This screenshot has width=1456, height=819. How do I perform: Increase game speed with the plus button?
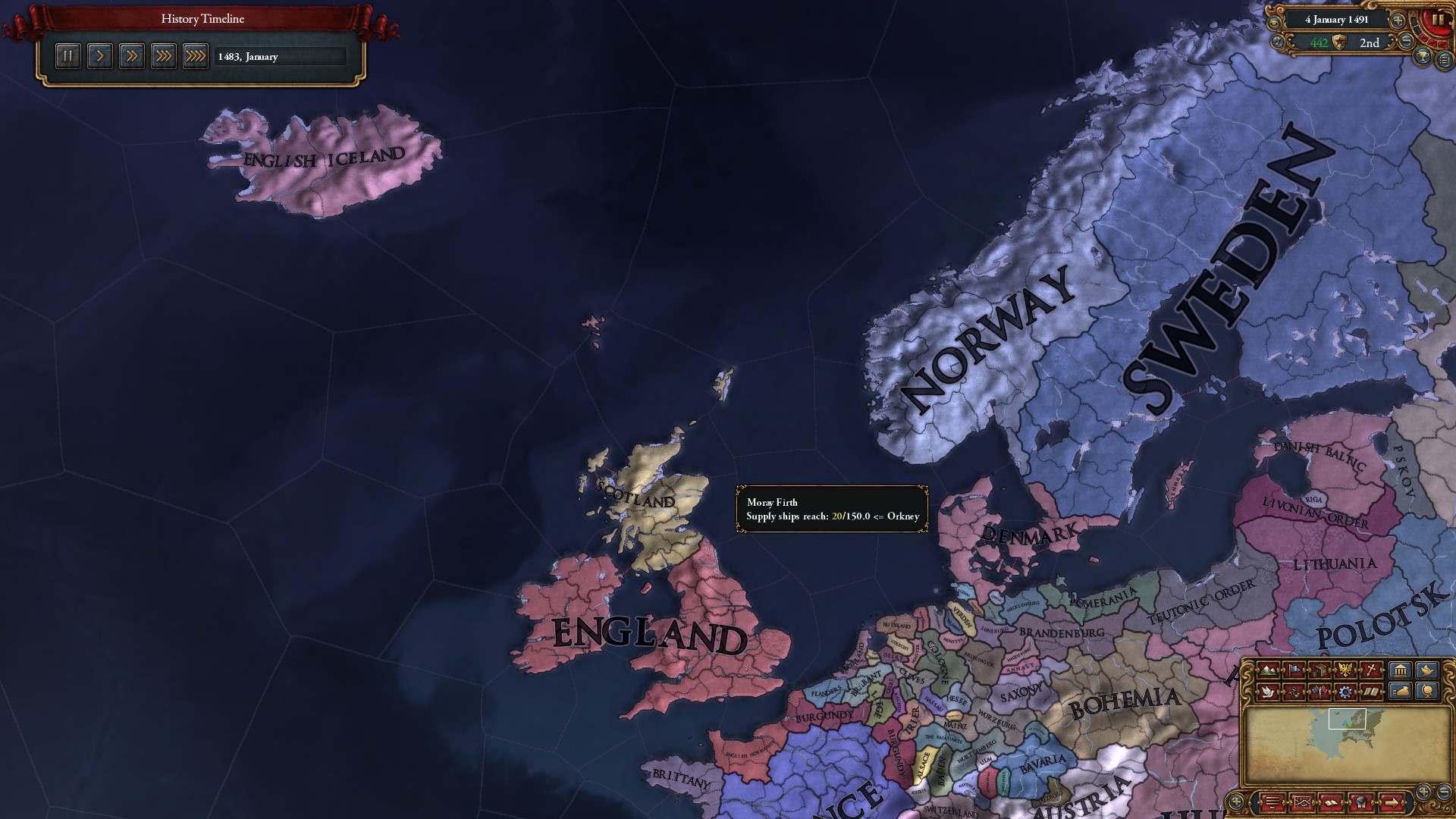1398,20
